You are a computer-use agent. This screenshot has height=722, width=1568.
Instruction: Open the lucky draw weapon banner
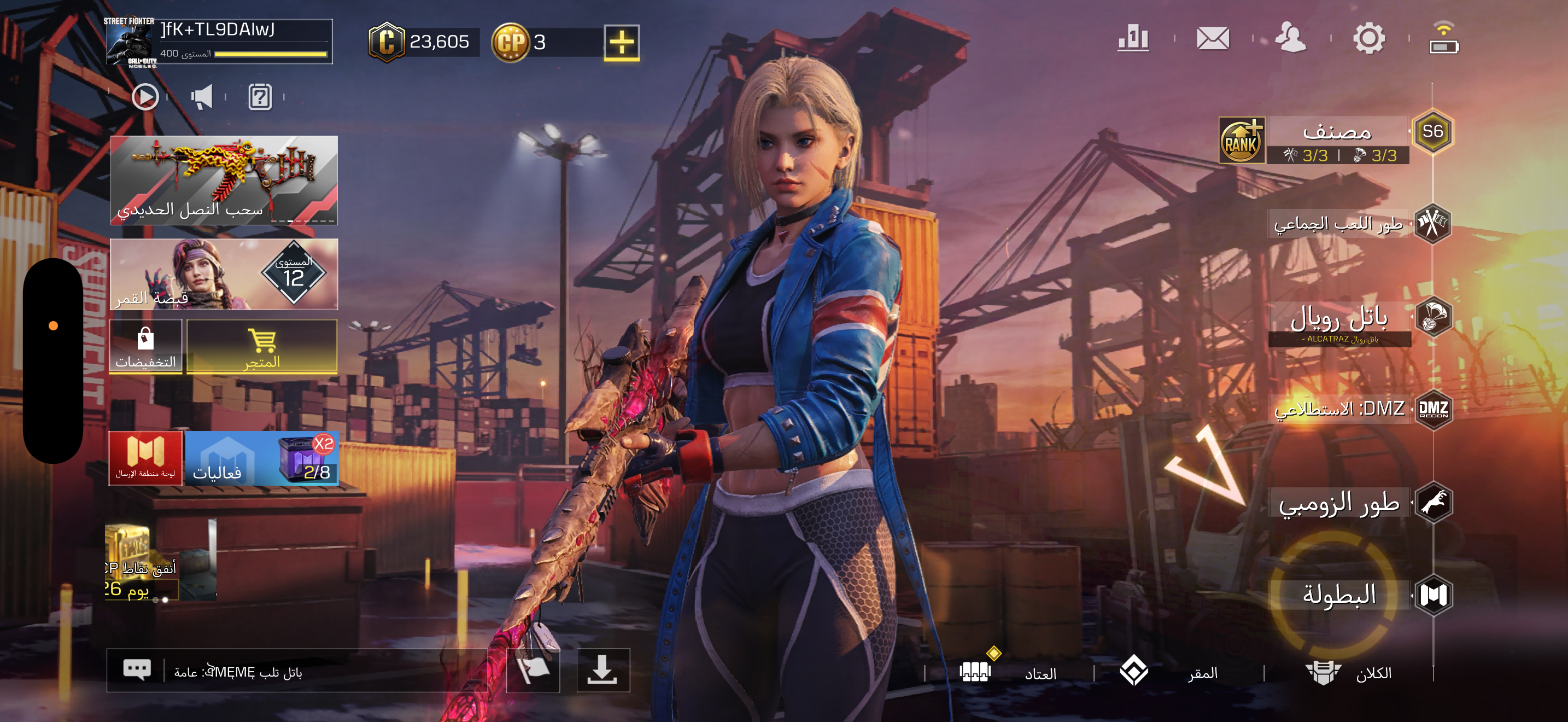coord(224,180)
